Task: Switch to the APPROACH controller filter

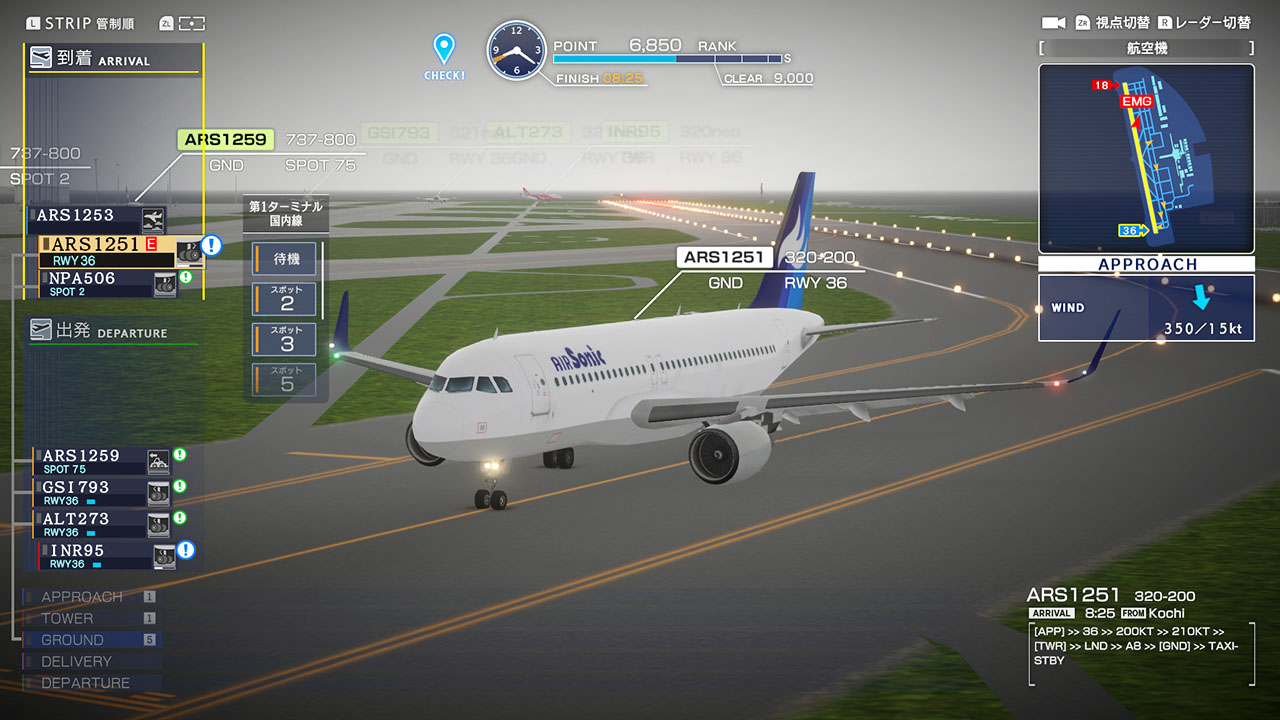Action: coord(90,597)
